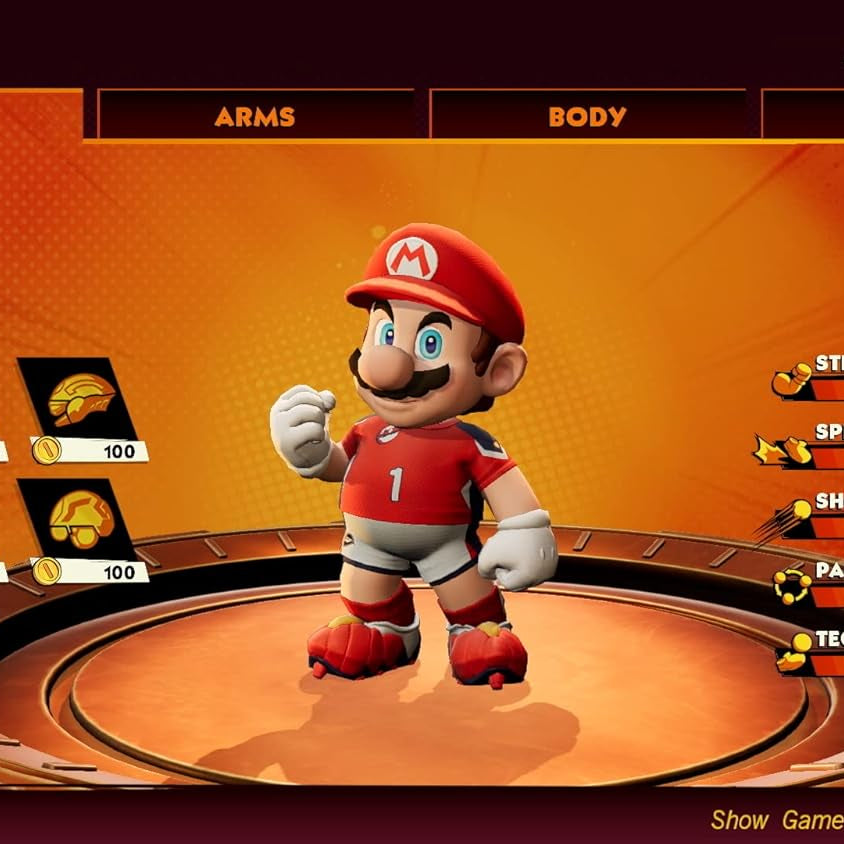This screenshot has height=844, width=844.
Task: Choose the rounded helmet with circular earpiece
Action: coord(80,517)
